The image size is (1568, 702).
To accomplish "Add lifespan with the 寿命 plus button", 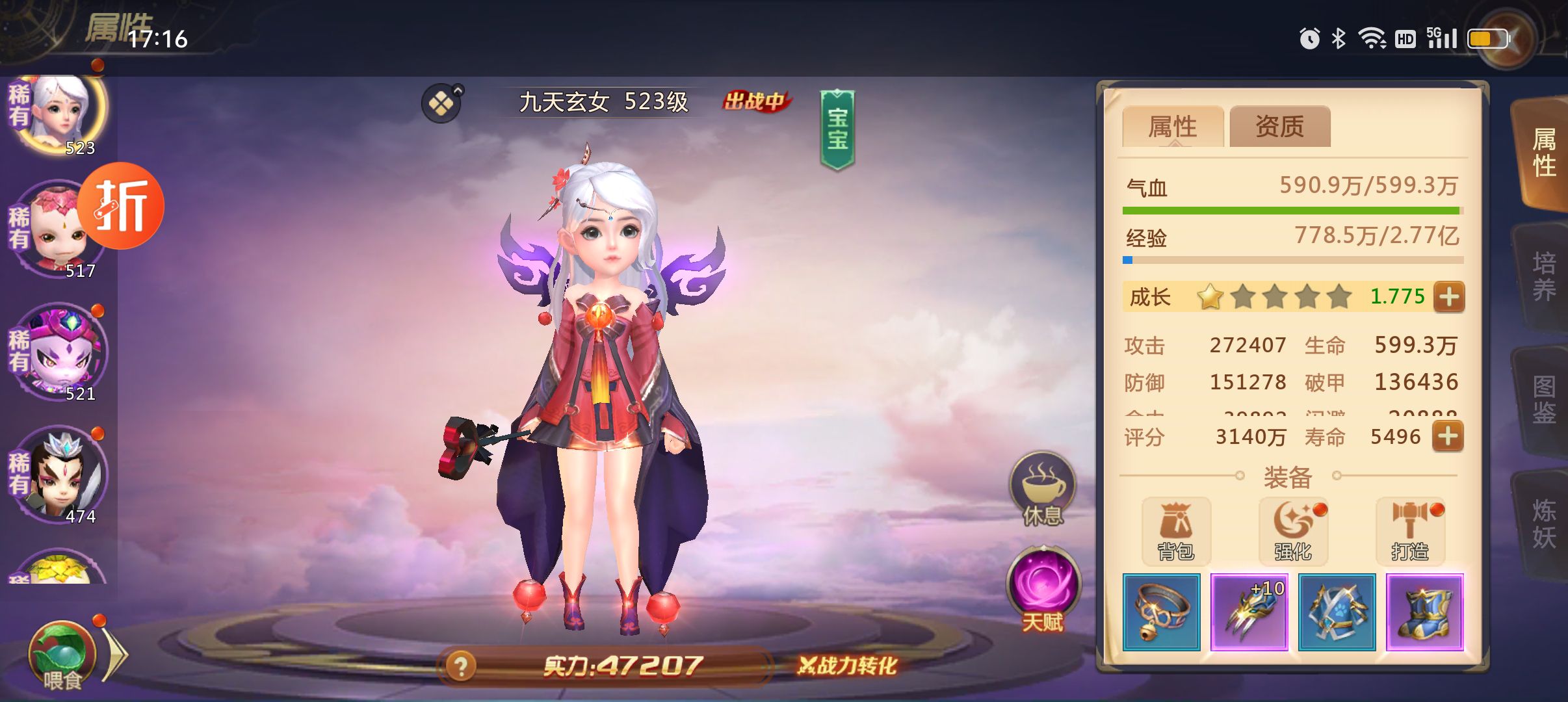I will (1448, 436).
